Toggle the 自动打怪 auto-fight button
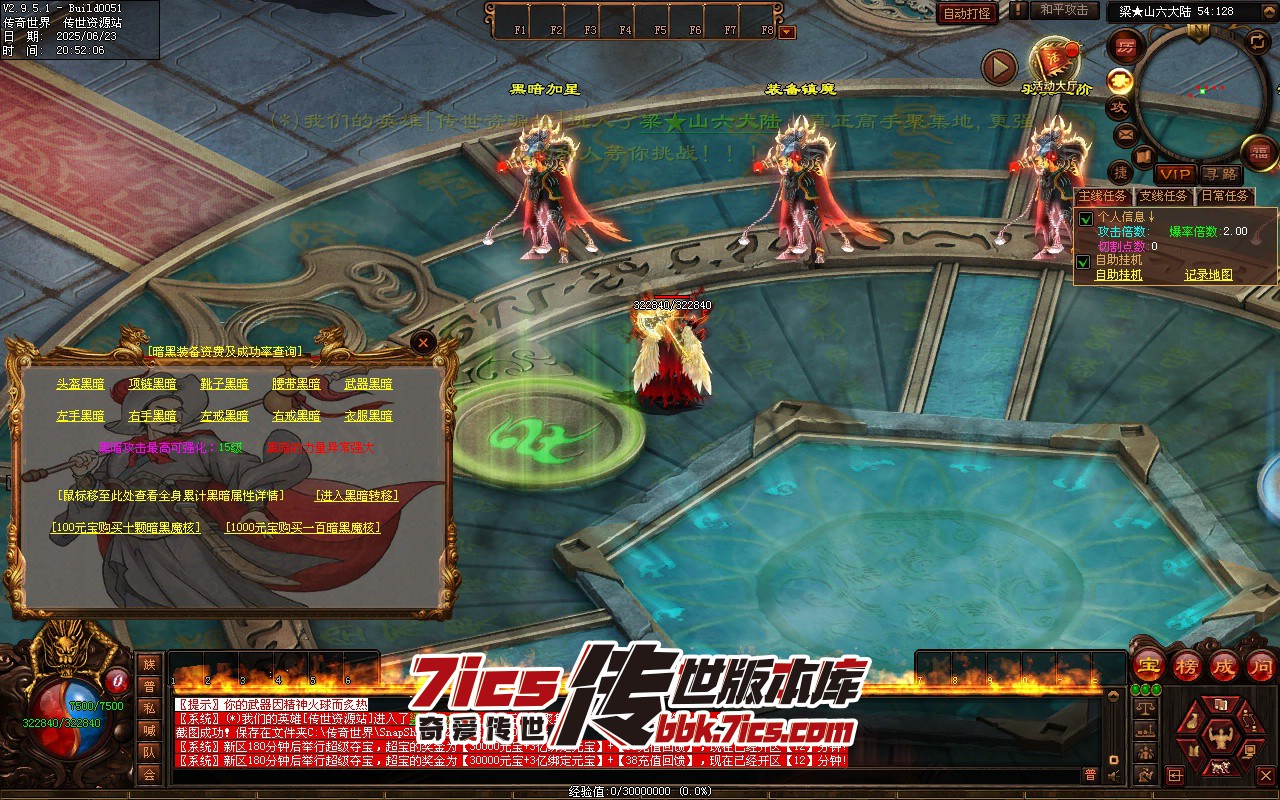Viewport: 1280px width, 800px height. click(967, 13)
